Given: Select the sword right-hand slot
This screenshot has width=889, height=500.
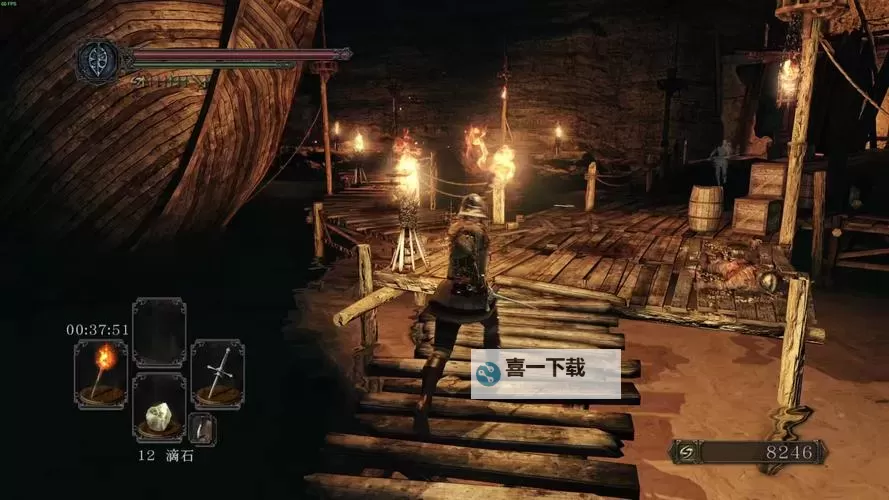Looking at the screenshot, I should (217, 373).
